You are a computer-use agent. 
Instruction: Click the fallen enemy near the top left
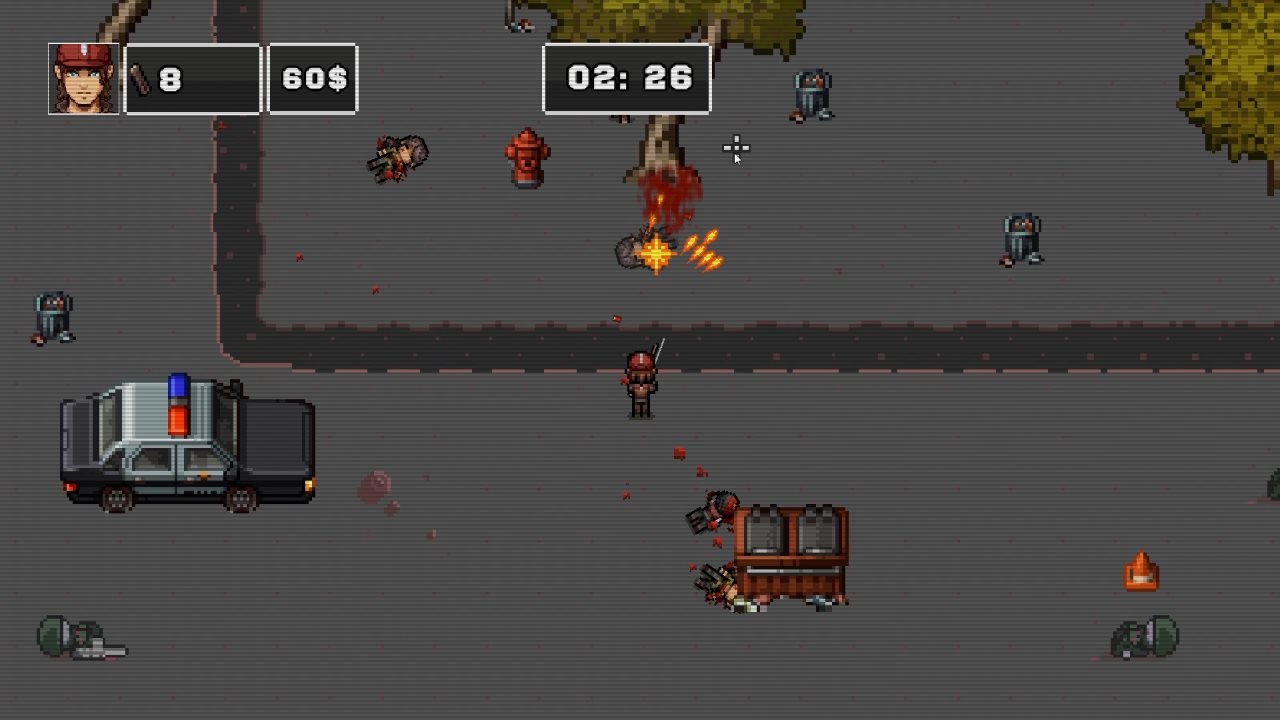(x=398, y=158)
